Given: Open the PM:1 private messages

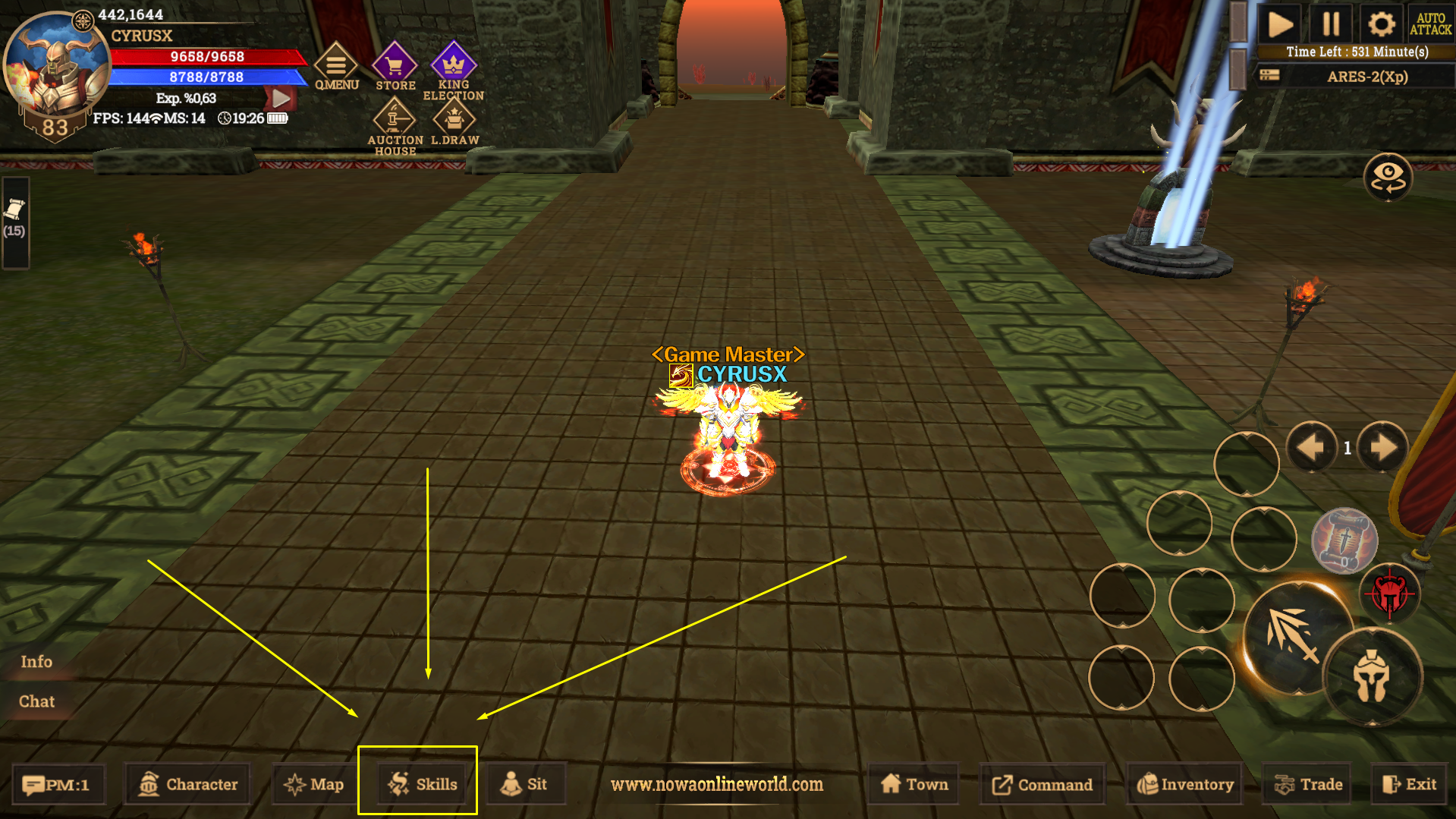Looking at the screenshot, I should click(57, 784).
